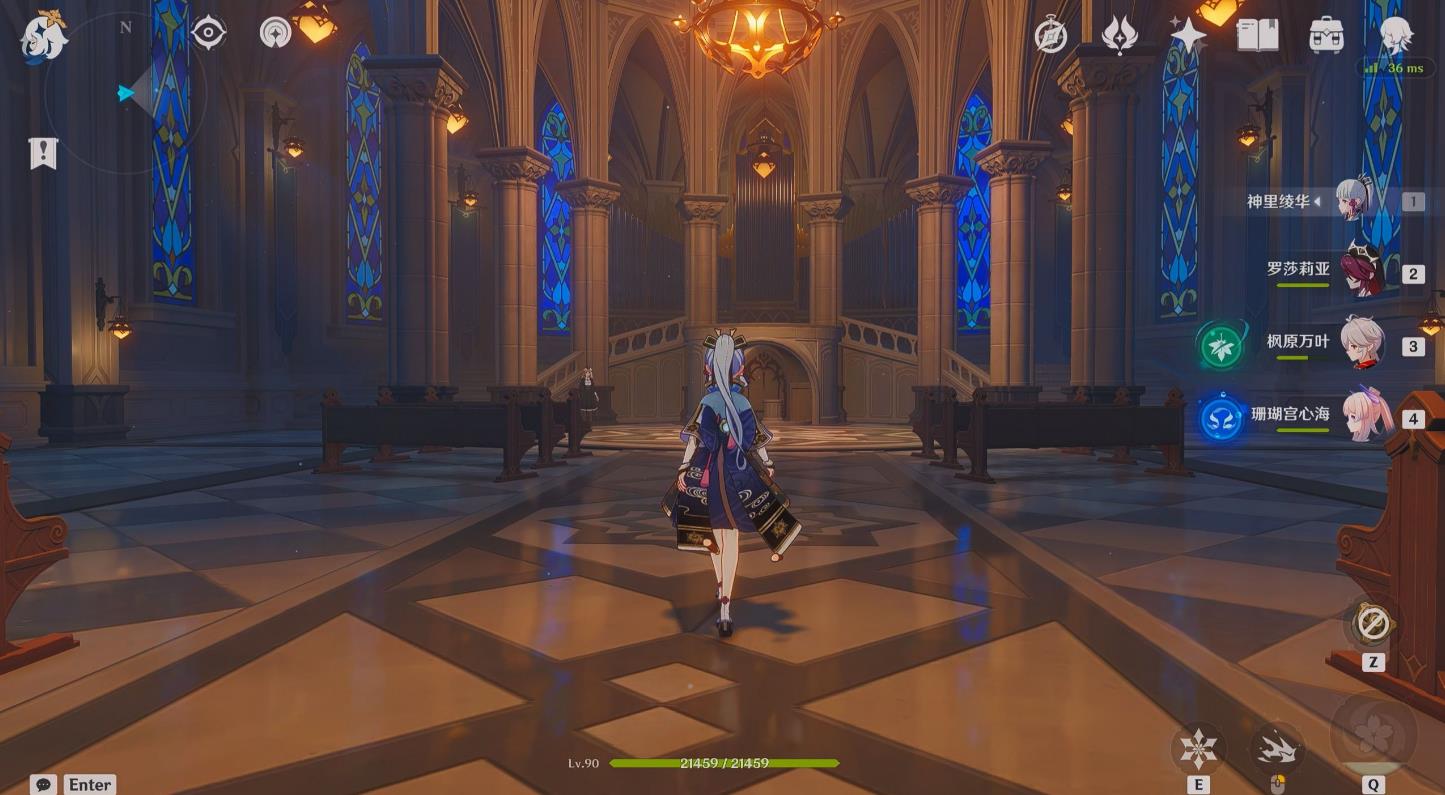Viewport: 1445px width, 795px height.
Task: Switch to party member 珊瑚宫心海
Action: (1361, 414)
